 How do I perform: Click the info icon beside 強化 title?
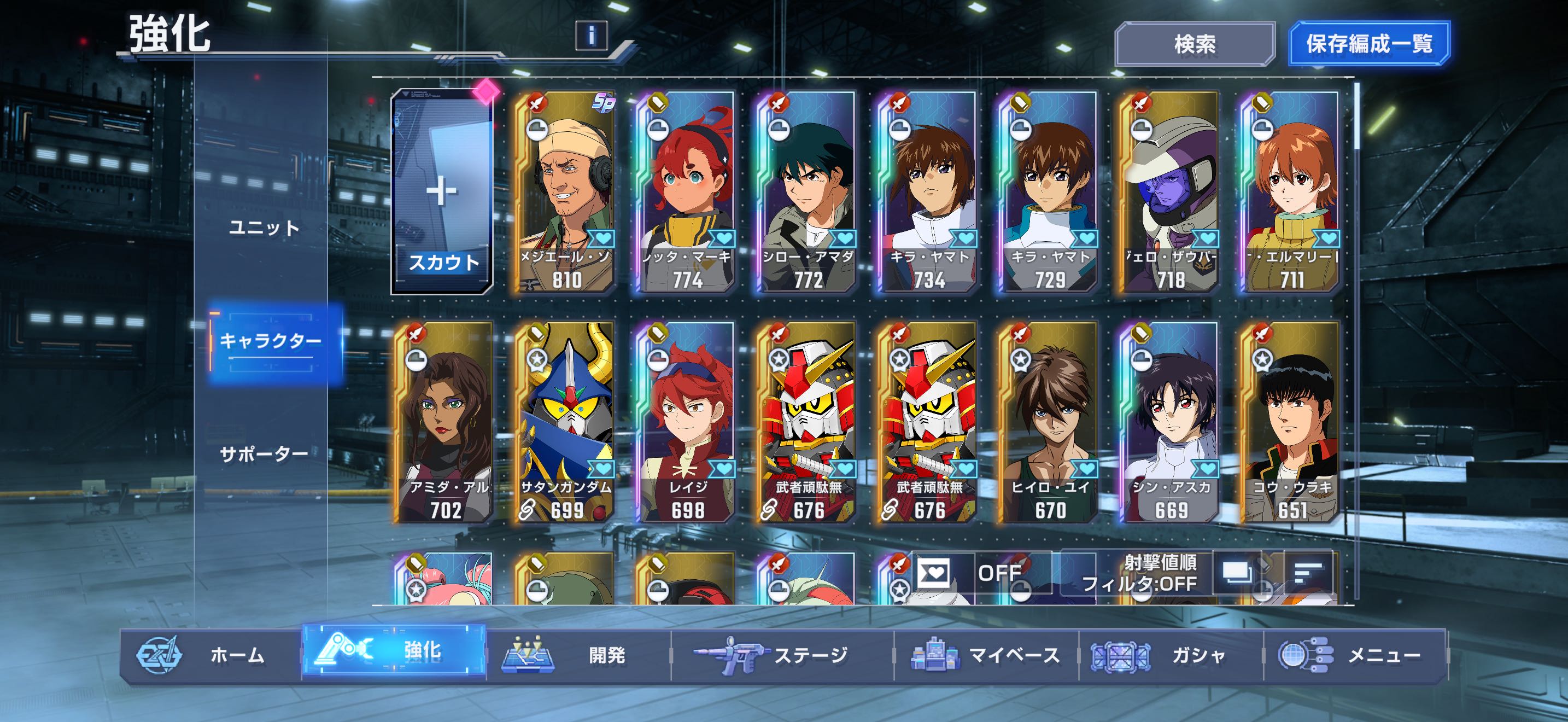pos(591,36)
